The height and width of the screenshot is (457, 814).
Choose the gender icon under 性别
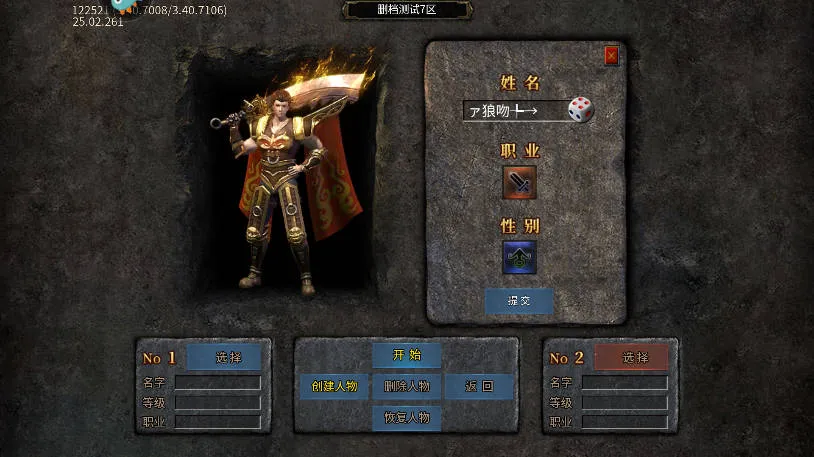519,257
